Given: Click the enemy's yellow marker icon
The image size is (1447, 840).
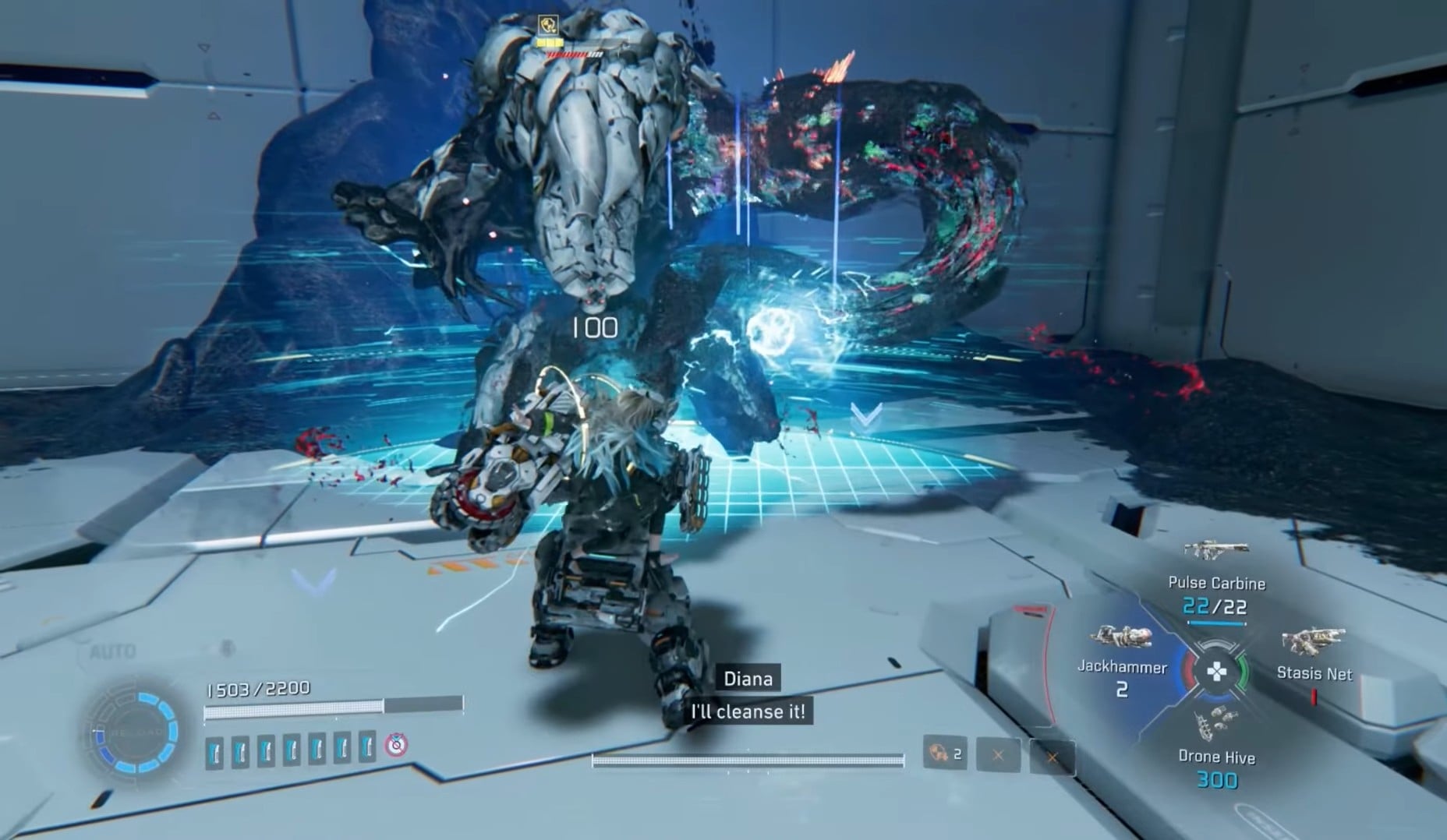Looking at the screenshot, I should click(x=548, y=24).
